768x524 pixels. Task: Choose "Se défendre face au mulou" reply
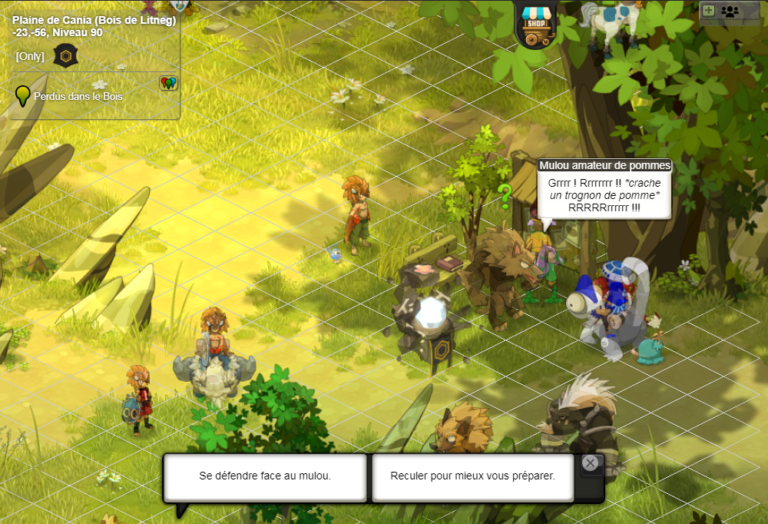click(x=265, y=476)
